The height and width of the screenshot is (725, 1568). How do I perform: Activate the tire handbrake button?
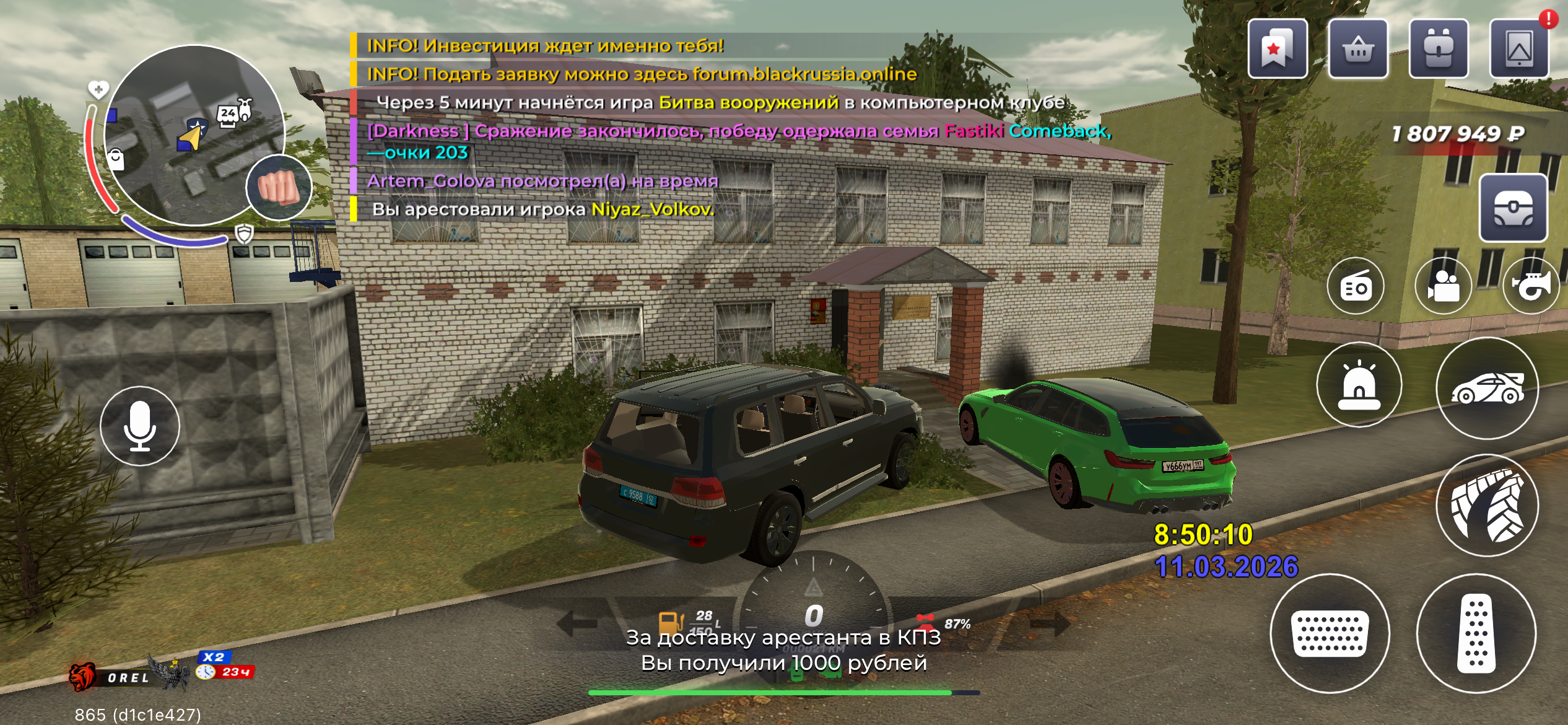[1487, 505]
